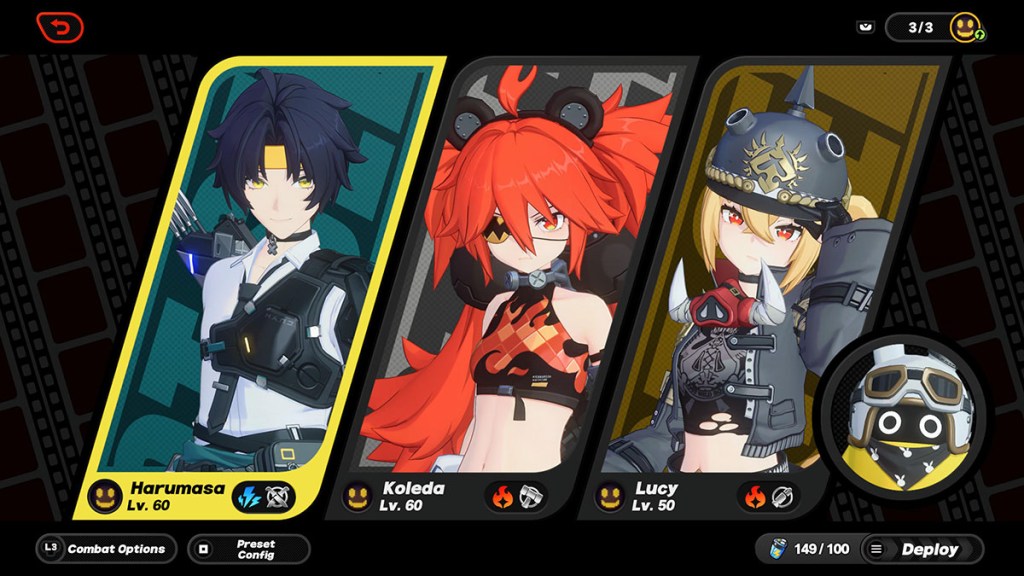Screen dimensions: 1024x576
Task: Open Combat Options
Action: tap(106, 549)
